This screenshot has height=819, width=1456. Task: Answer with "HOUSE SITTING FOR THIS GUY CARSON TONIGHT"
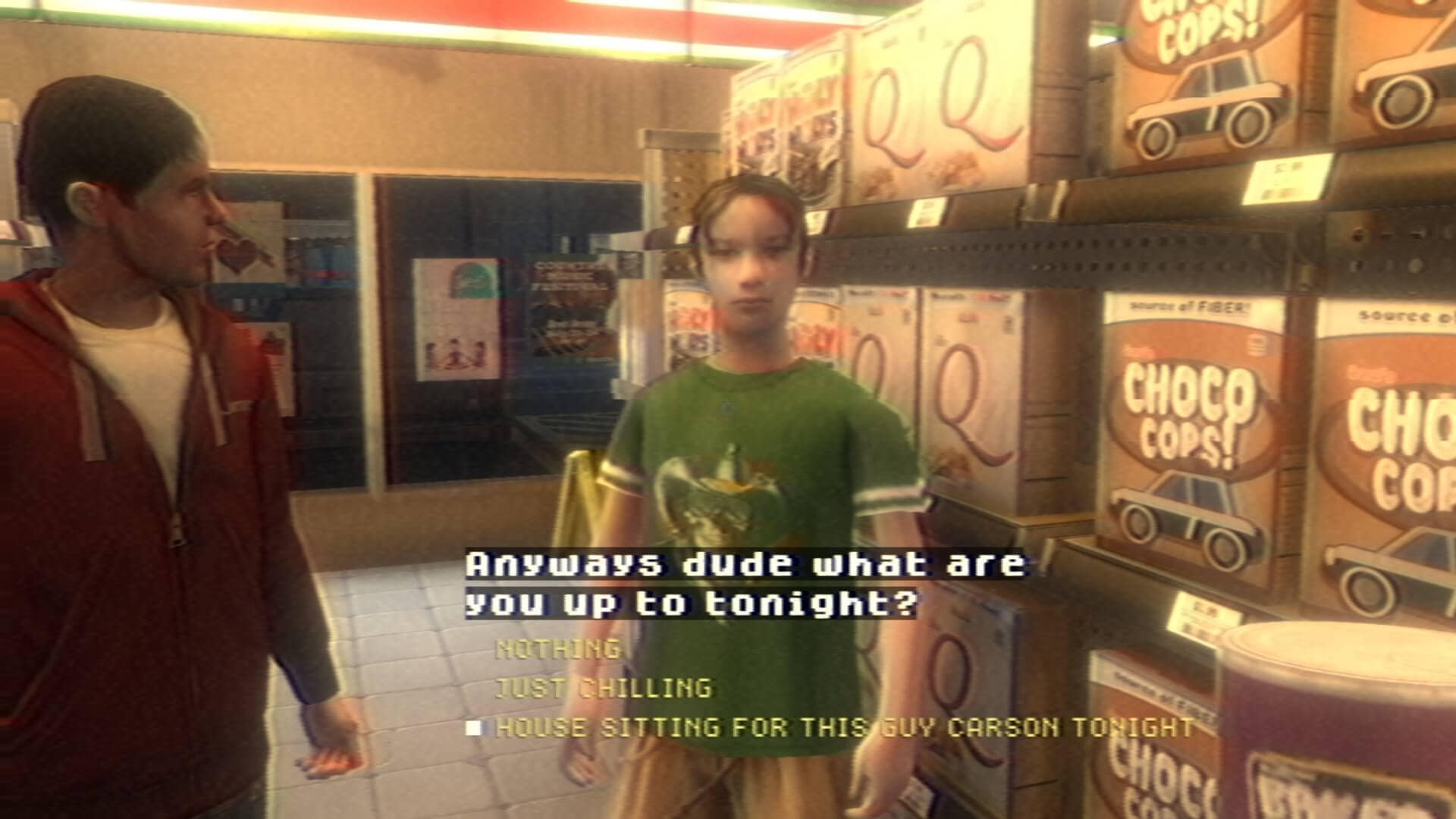844,728
